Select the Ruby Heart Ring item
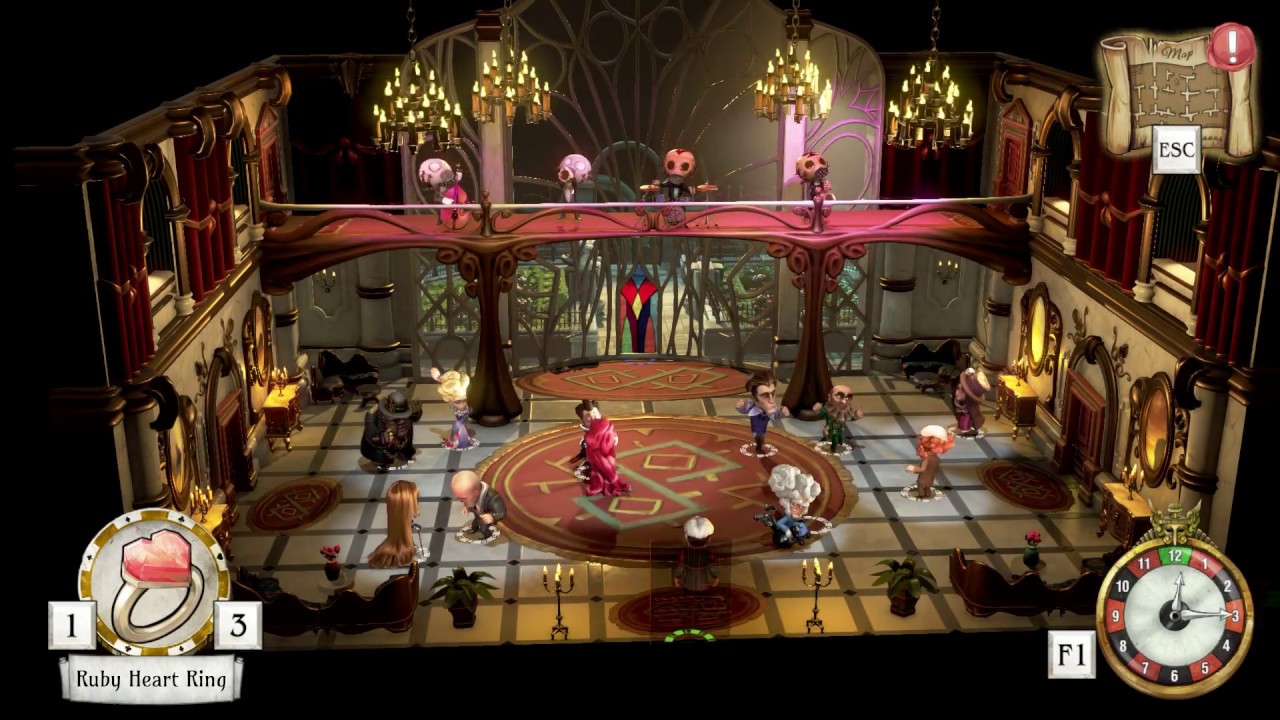 click(x=154, y=581)
